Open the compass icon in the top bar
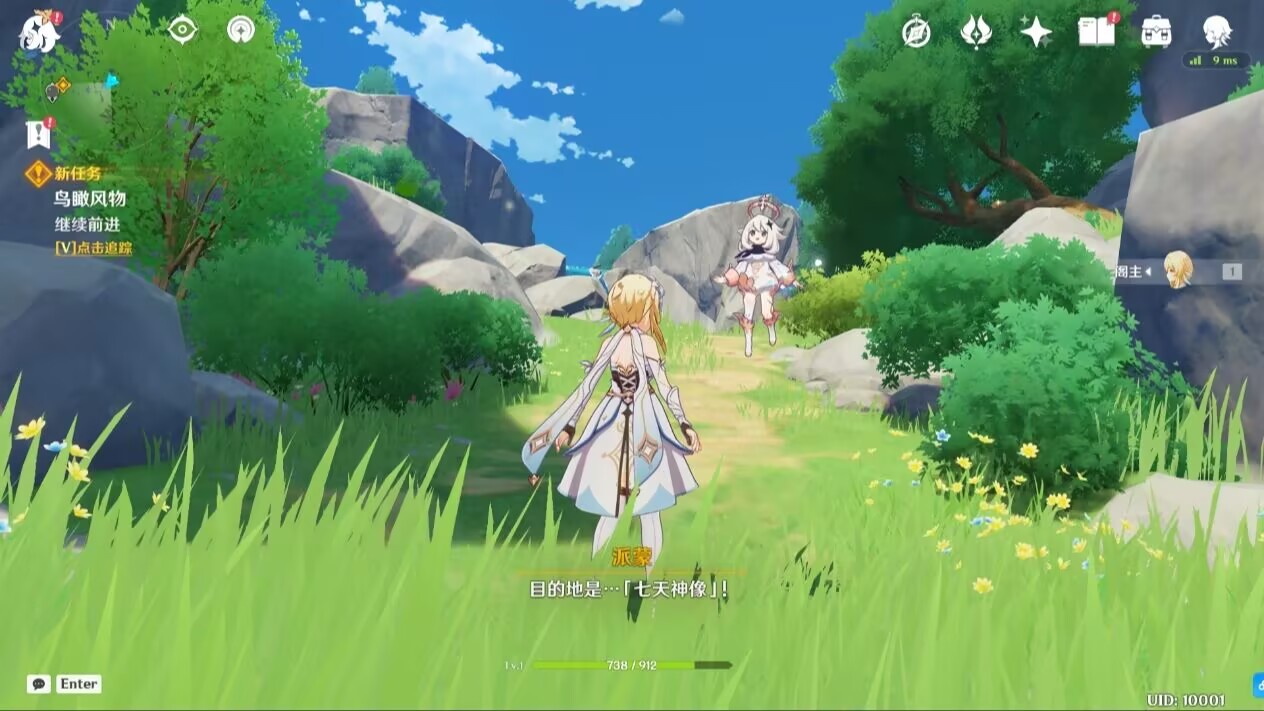Screen dimensions: 1264x711 916,32
